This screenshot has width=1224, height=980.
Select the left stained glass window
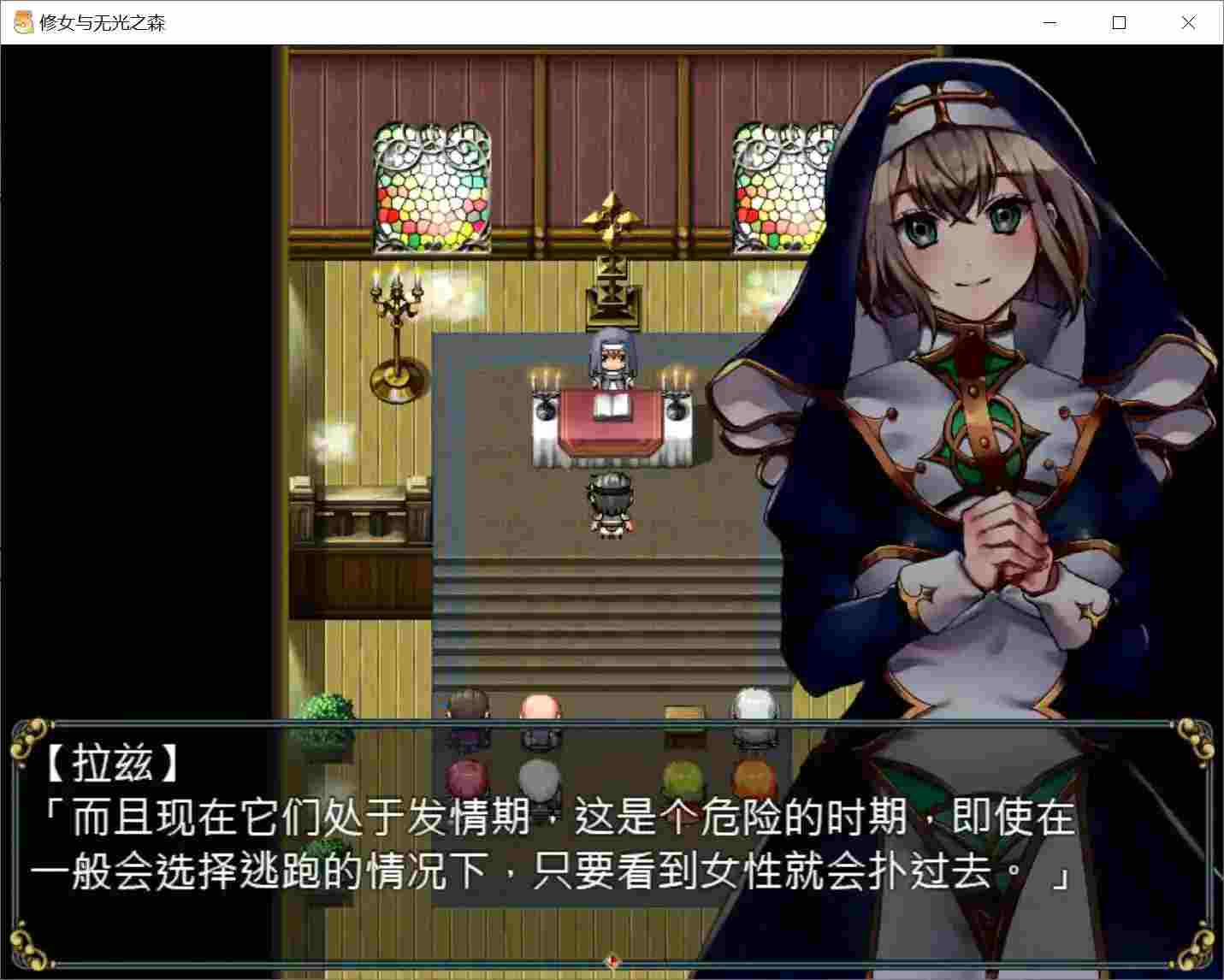432,184
